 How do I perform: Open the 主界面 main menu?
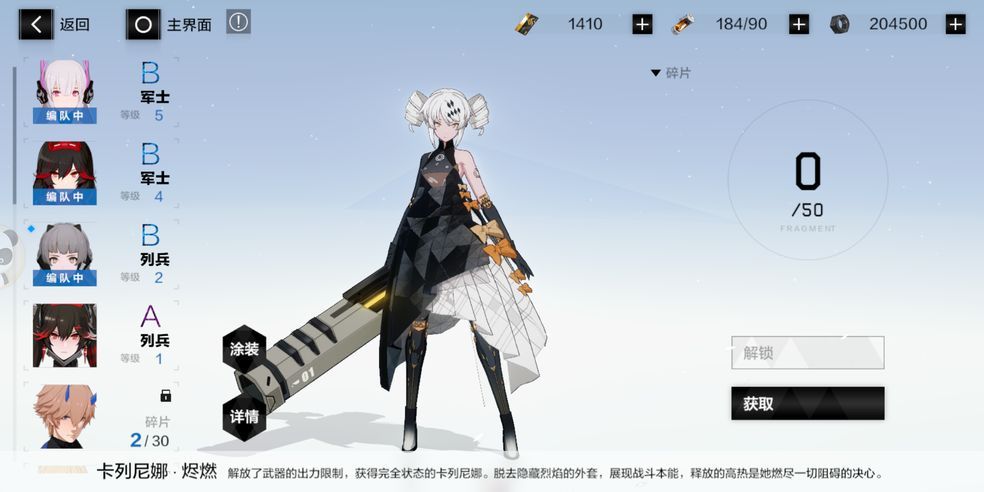tap(170, 24)
